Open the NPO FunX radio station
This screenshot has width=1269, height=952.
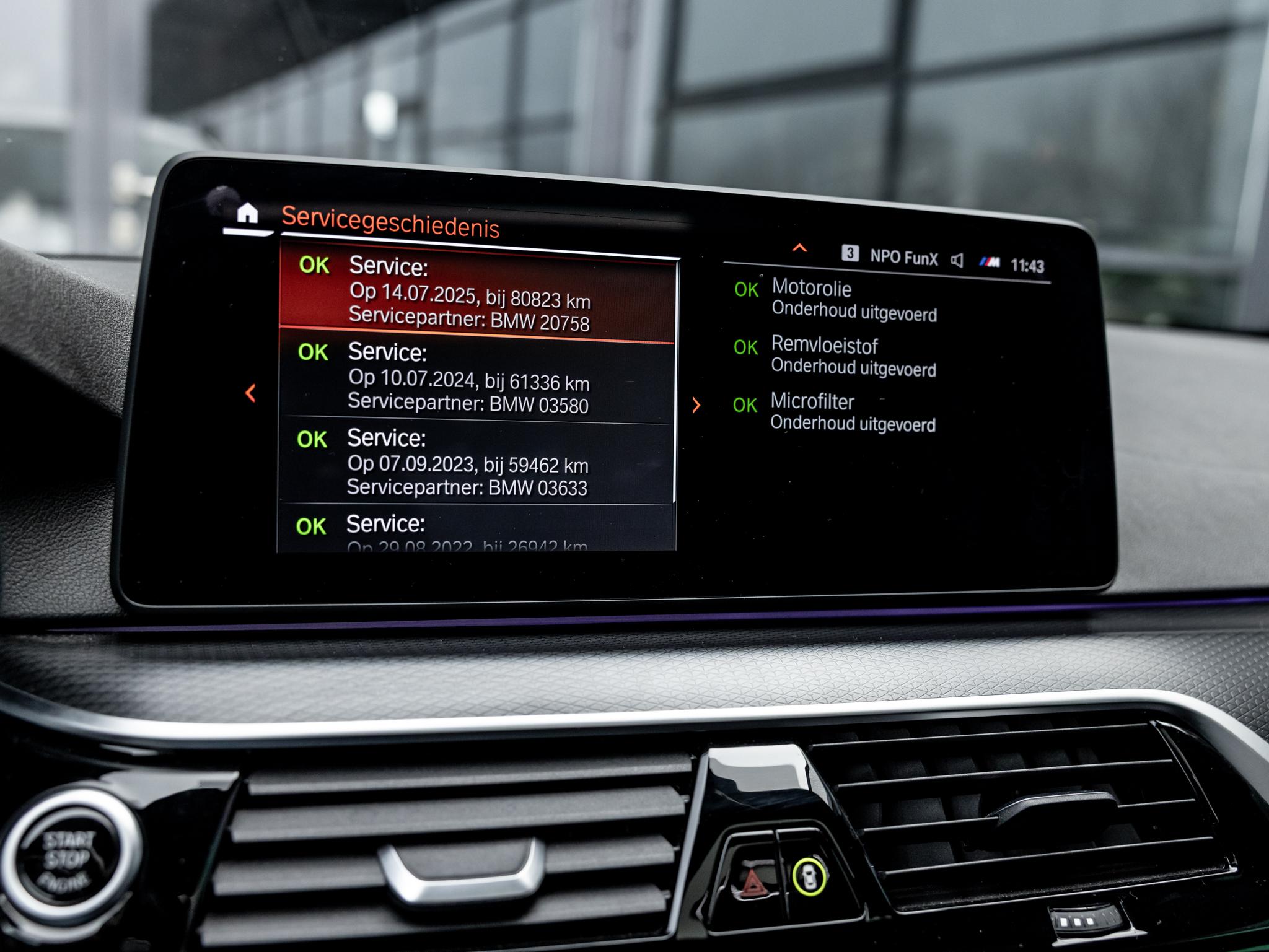pos(903,257)
